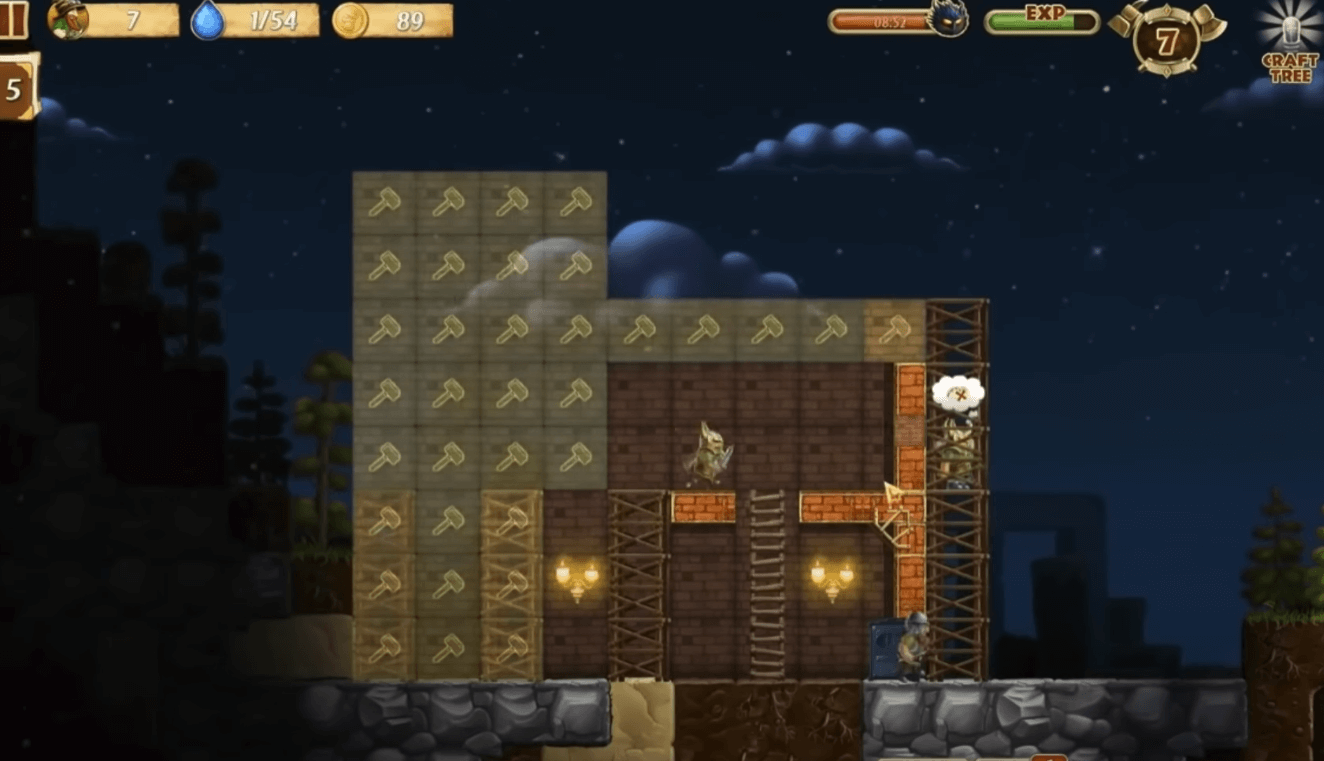The width and height of the screenshot is (1324, 761).
Task: Pause the game with the pause button
Action: 12,20
